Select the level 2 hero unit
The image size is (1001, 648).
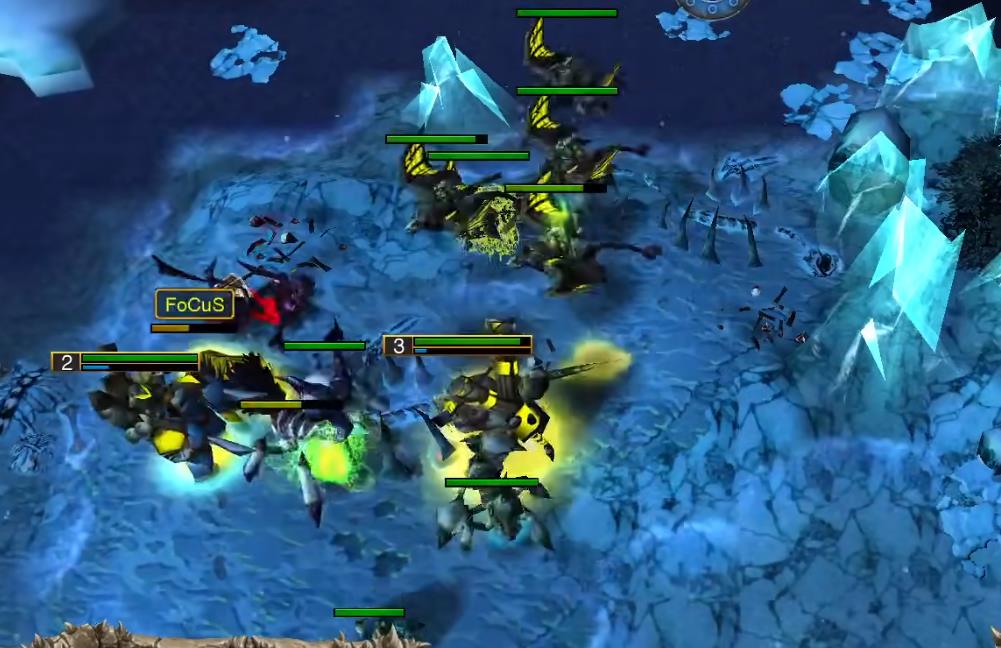click(160, 415)
